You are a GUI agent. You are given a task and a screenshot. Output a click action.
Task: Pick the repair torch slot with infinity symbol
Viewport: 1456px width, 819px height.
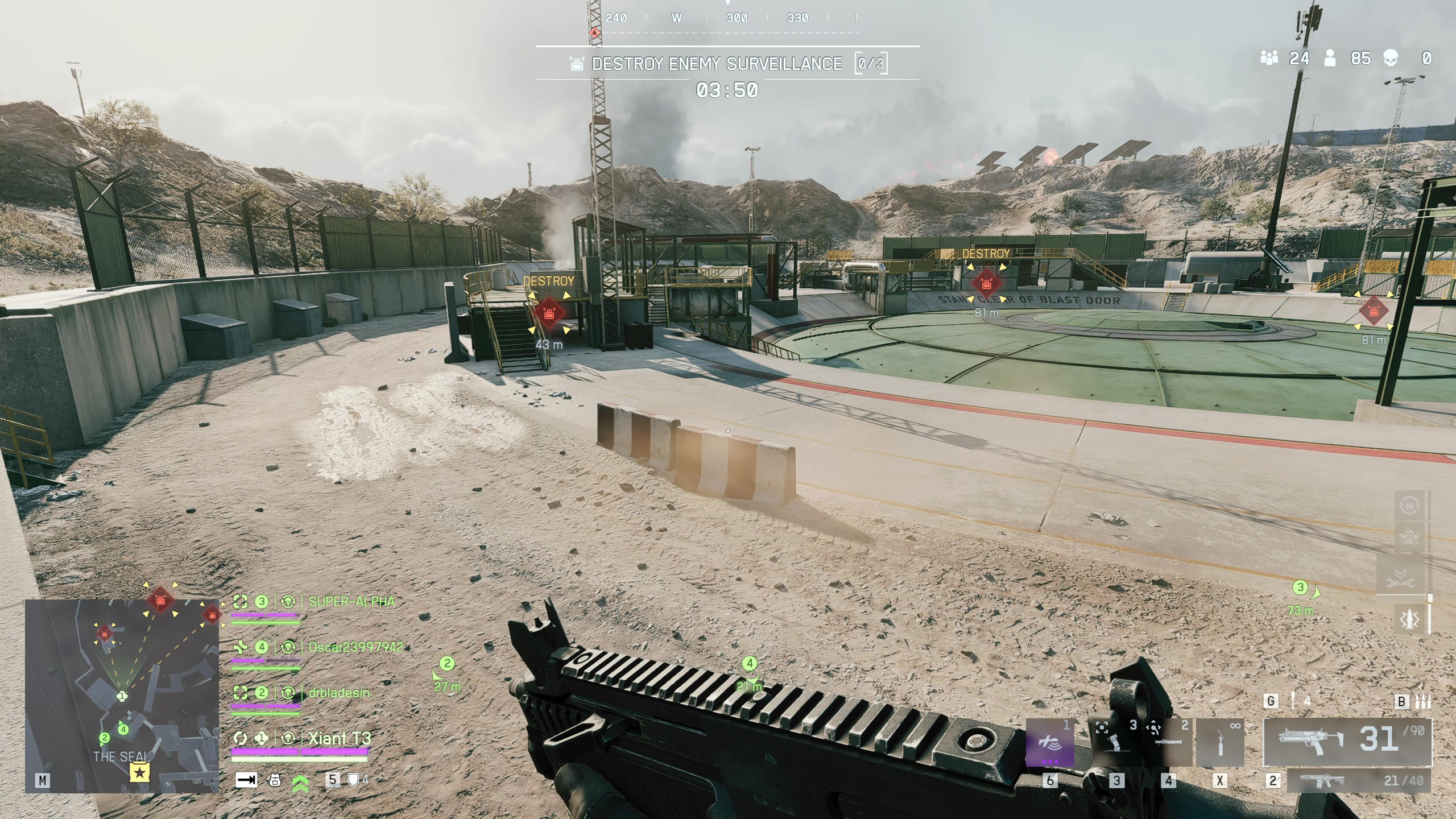click(x=1220, y=743)
